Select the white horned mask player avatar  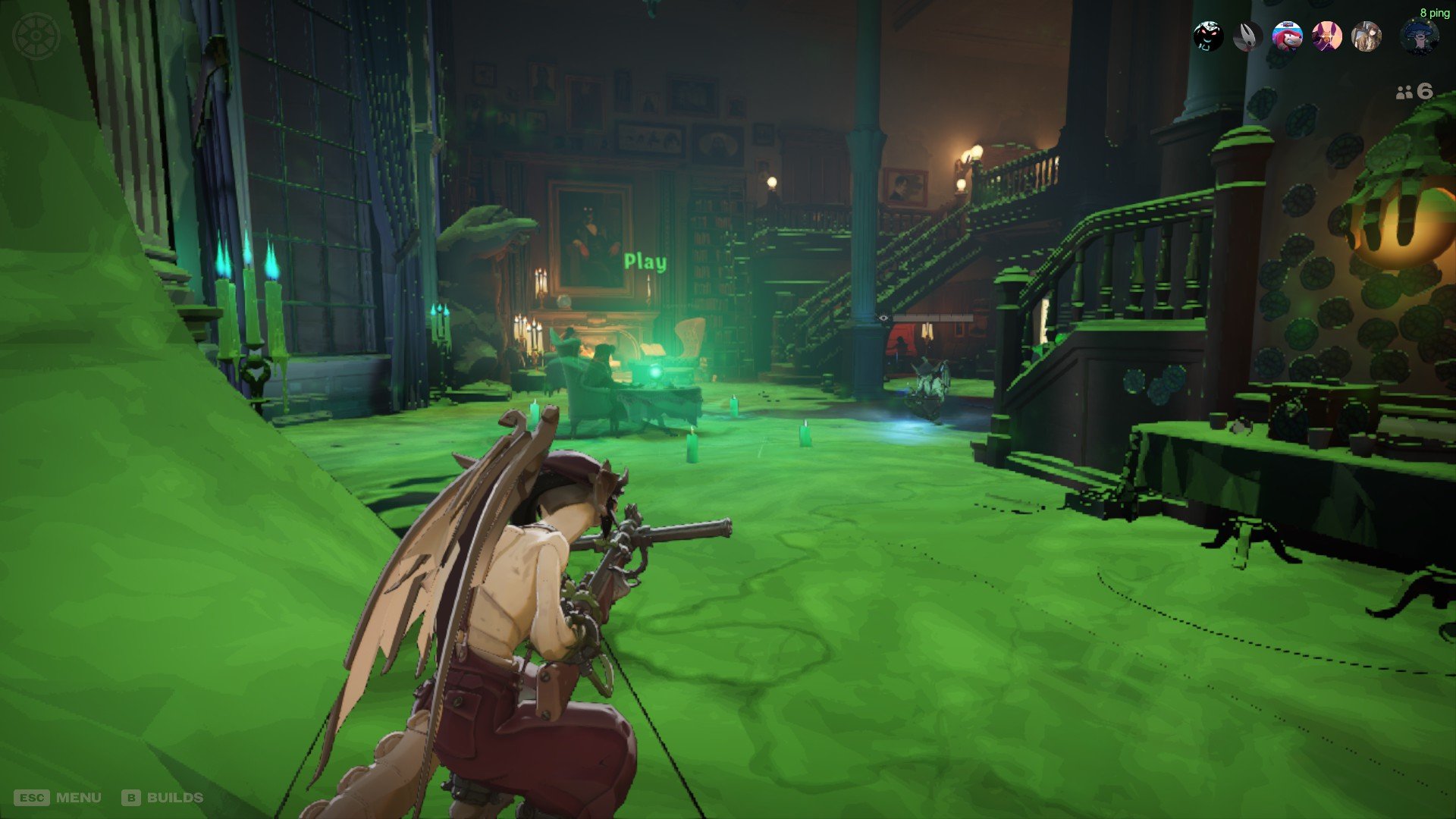(1247, 36)
